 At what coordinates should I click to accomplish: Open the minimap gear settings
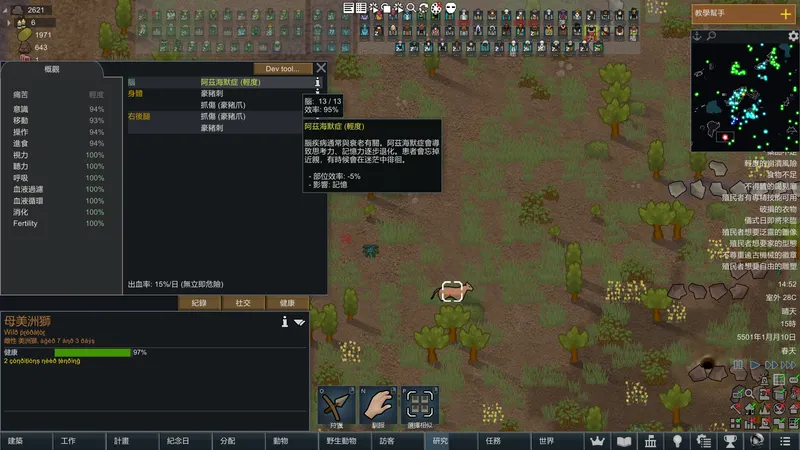coord(793,36)
